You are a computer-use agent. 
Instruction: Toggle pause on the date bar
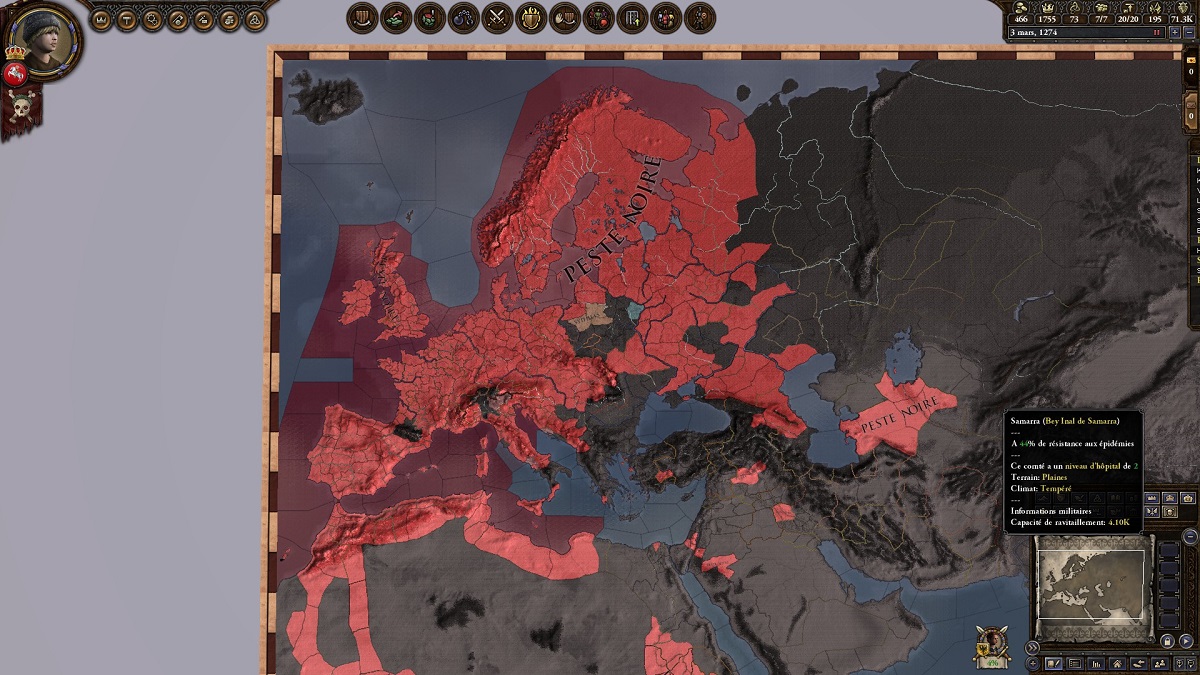[x=1157, y=32]
